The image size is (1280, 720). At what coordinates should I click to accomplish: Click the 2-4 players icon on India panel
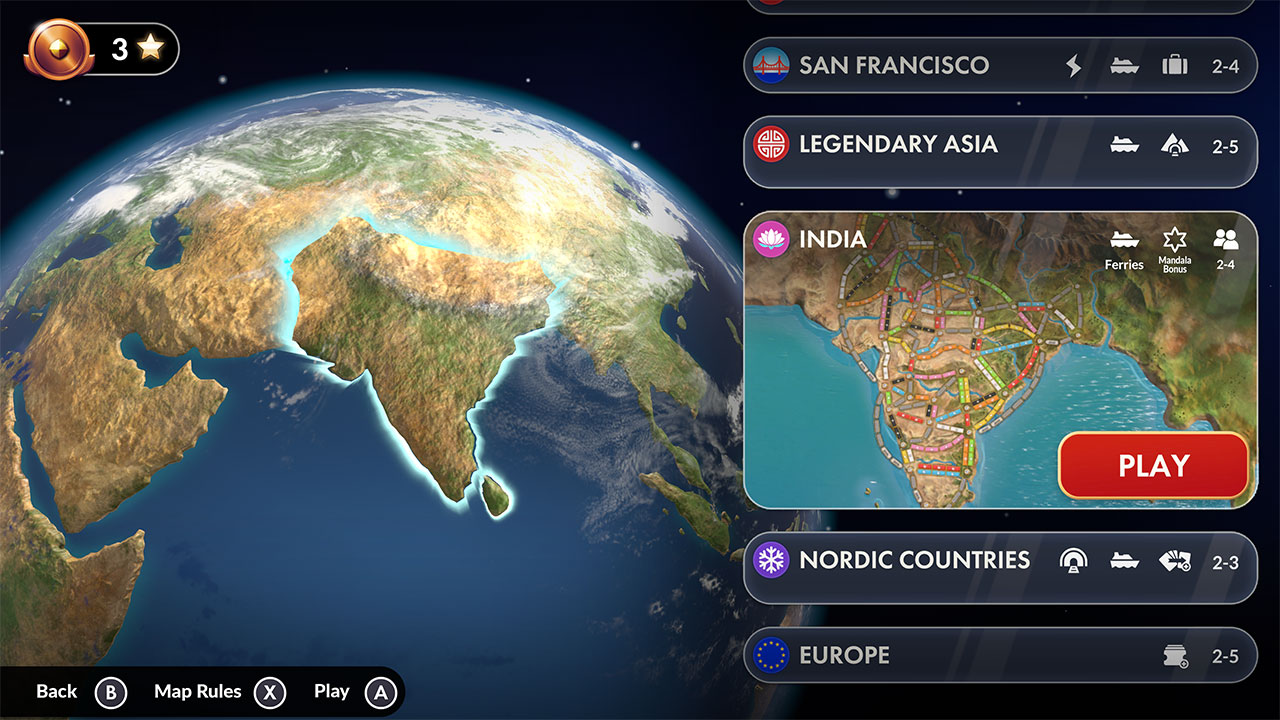click(x=1226, y=238)
